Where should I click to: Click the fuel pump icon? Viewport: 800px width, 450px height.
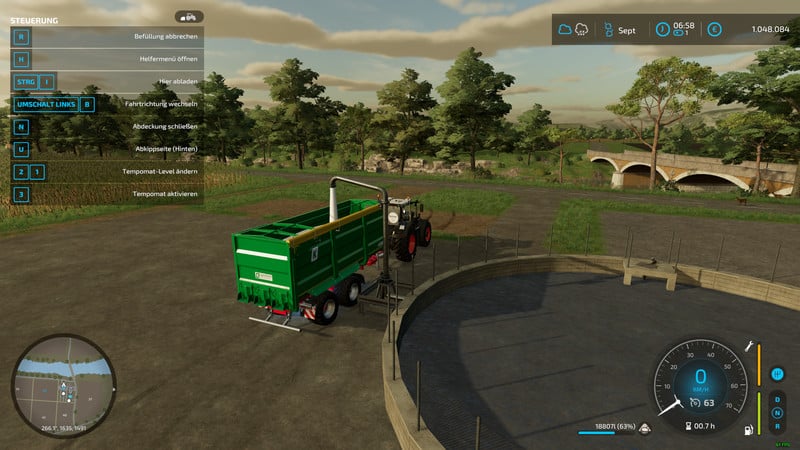coord(747,430)
